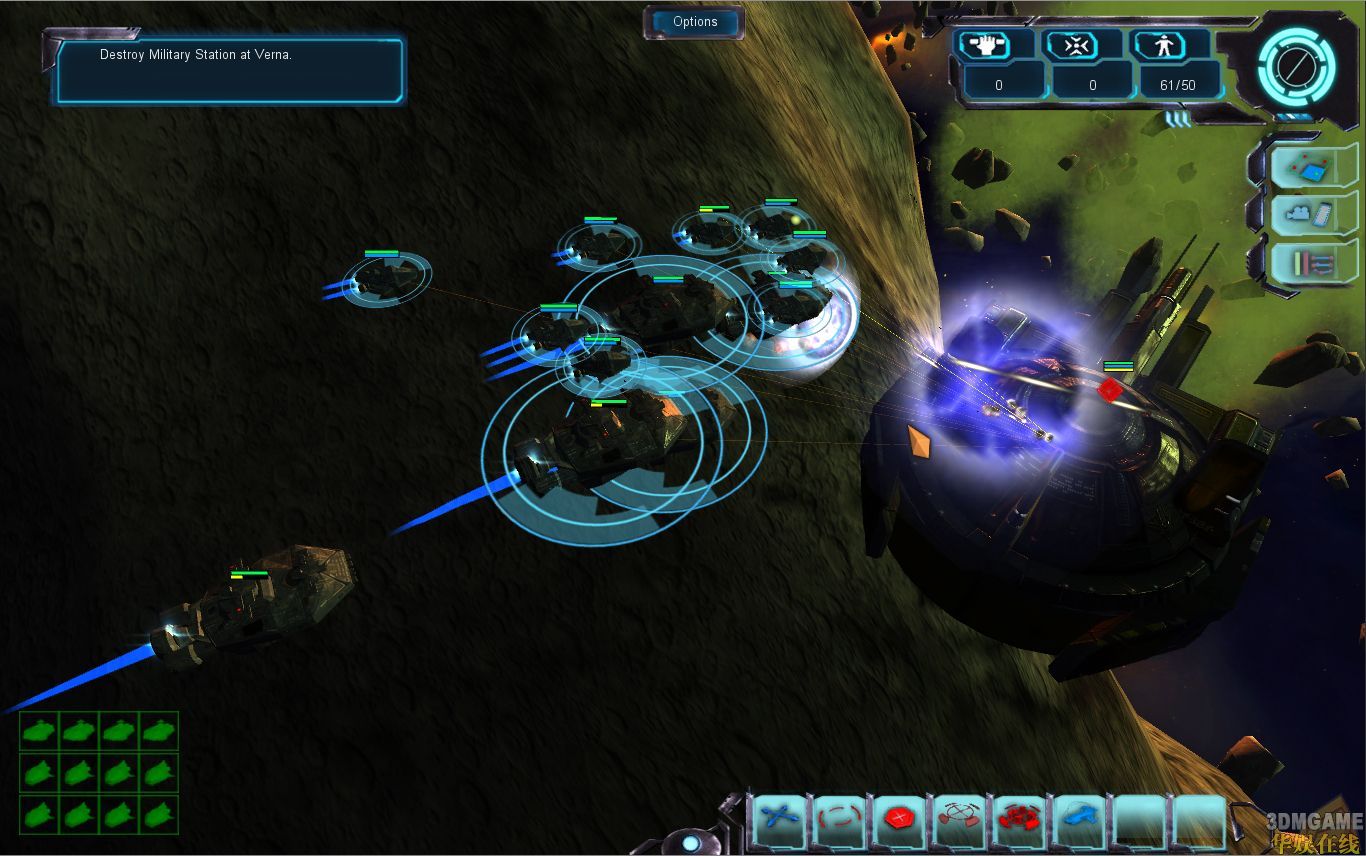This screenshot has height=856, width=1366.
Task: Click the mission objective panel
Action: pyautogui.click(x=230, y=69)
